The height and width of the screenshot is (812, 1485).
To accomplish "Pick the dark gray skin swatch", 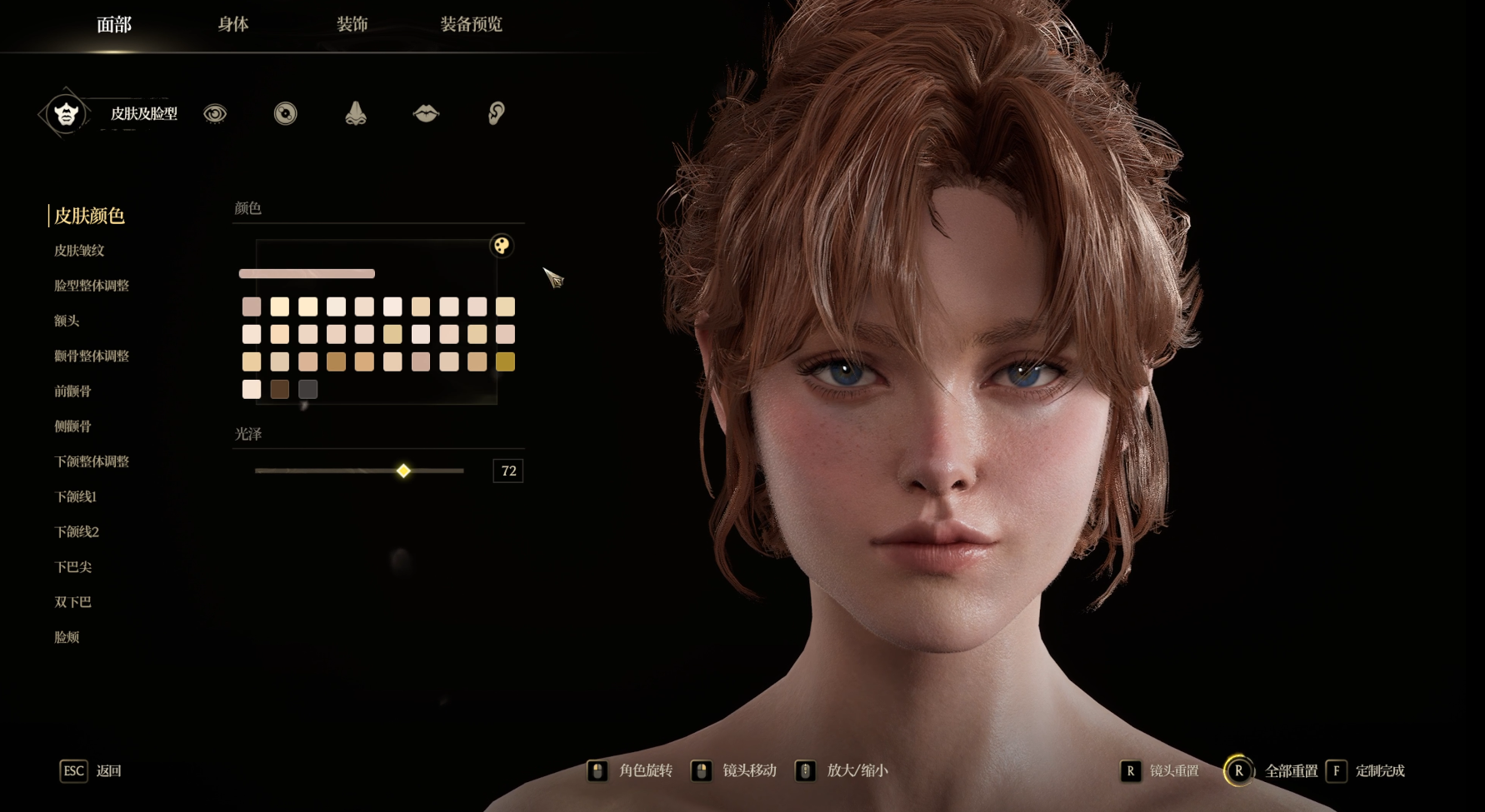I will [x=308, y=389].
